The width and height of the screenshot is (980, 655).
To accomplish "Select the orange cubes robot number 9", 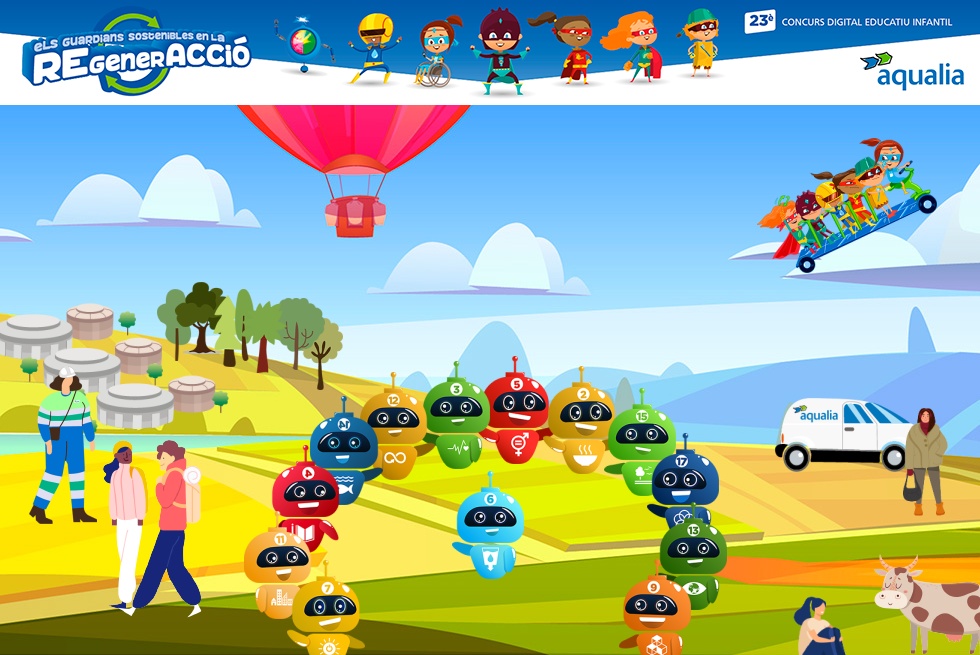I will tap(656, 614).
